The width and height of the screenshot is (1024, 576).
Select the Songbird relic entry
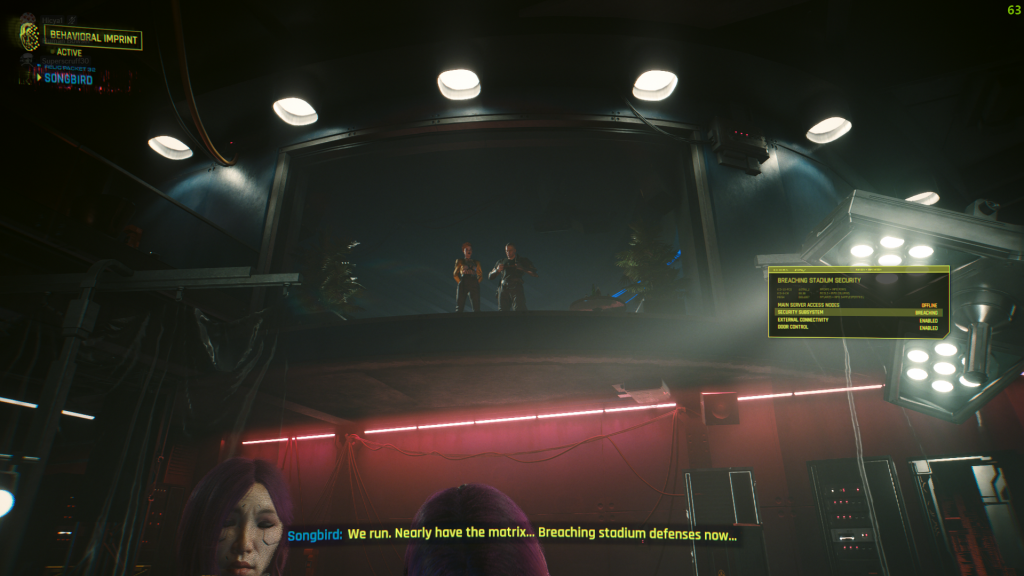pyautogui.click(x=68, y=79)
